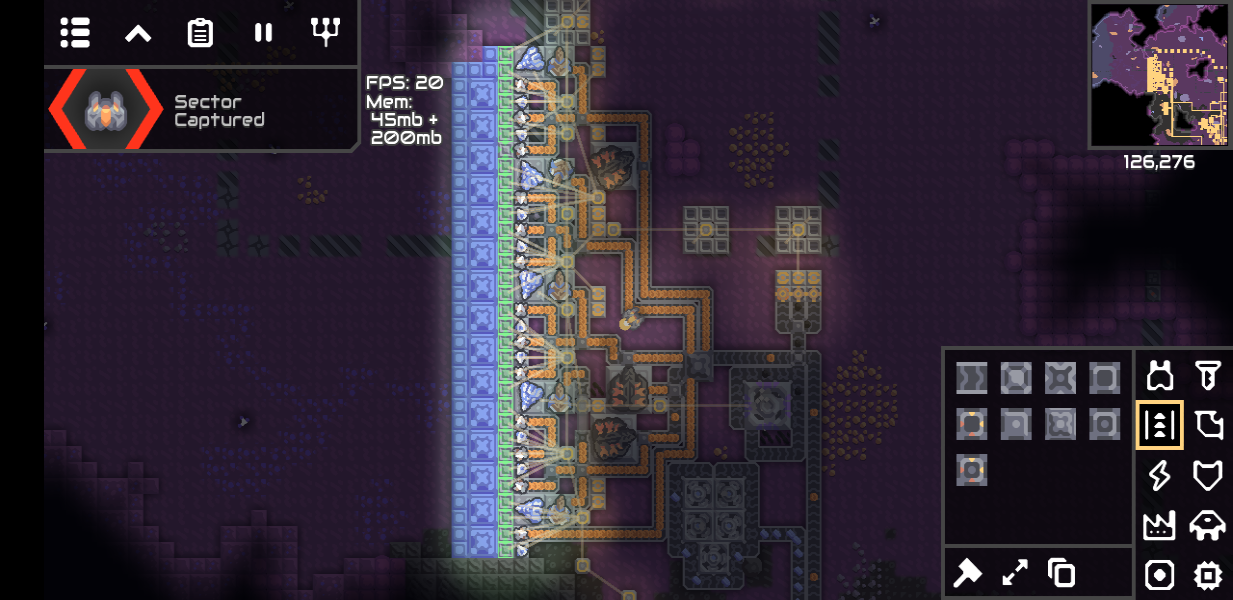Screen dimensions: 1233x600
Task: Switch to the drill production category
Action: [1208, 376]
